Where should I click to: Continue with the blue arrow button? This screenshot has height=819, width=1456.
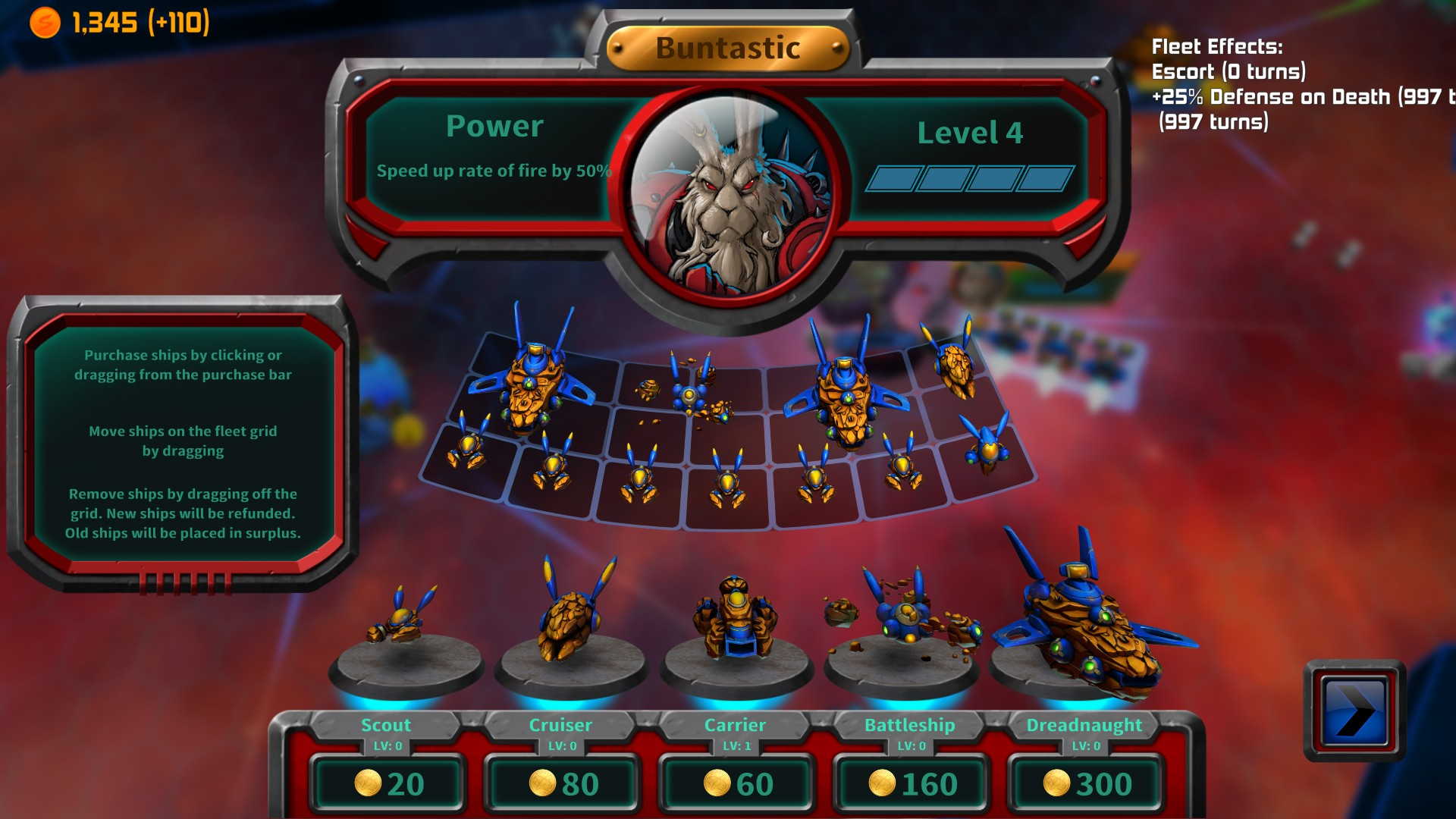tap(1354, 711)
